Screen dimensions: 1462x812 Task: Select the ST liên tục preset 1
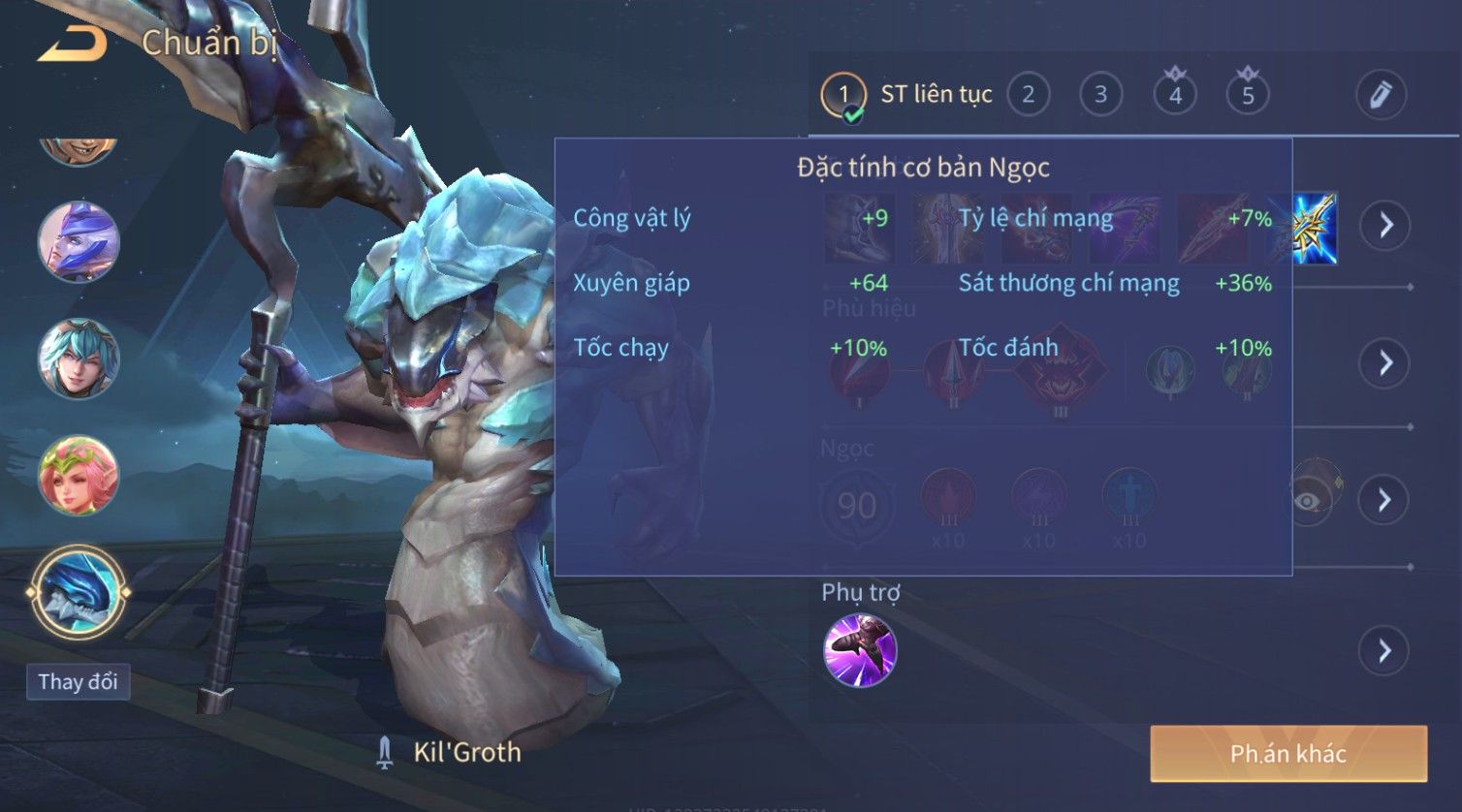click(843, 95)
